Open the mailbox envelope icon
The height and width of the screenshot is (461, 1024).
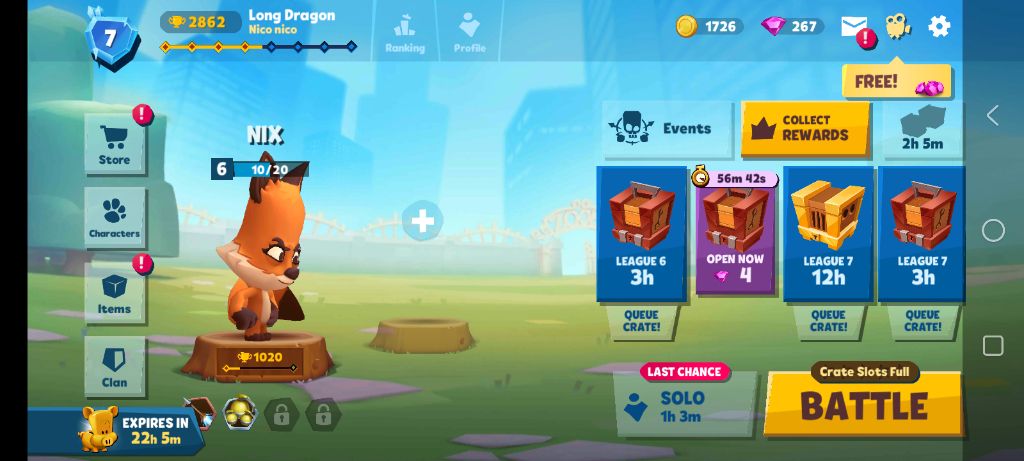click(x=854, y=27)
